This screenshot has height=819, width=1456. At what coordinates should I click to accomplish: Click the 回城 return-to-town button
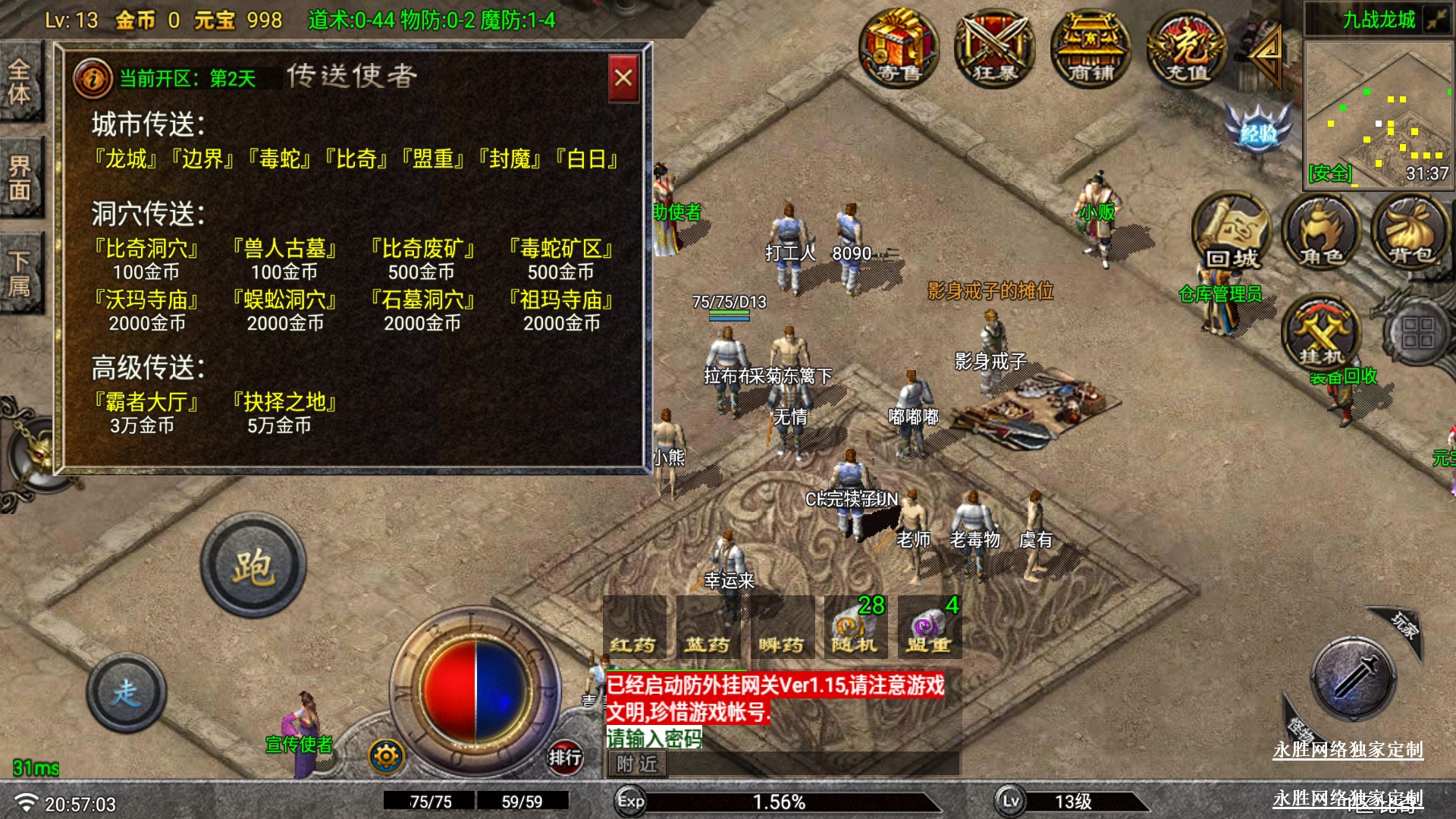coord(1232,232)
